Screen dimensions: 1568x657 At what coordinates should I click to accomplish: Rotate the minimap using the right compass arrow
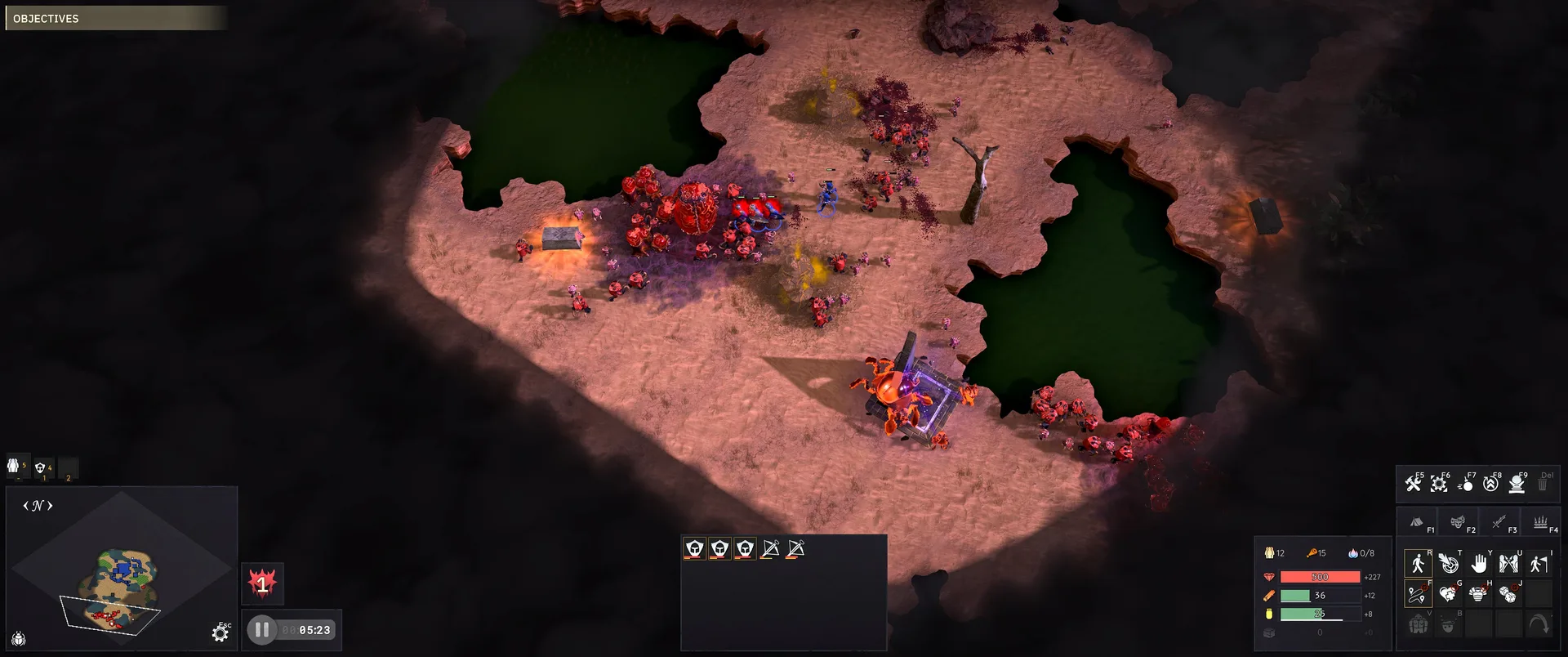click(x=51, y=506)
